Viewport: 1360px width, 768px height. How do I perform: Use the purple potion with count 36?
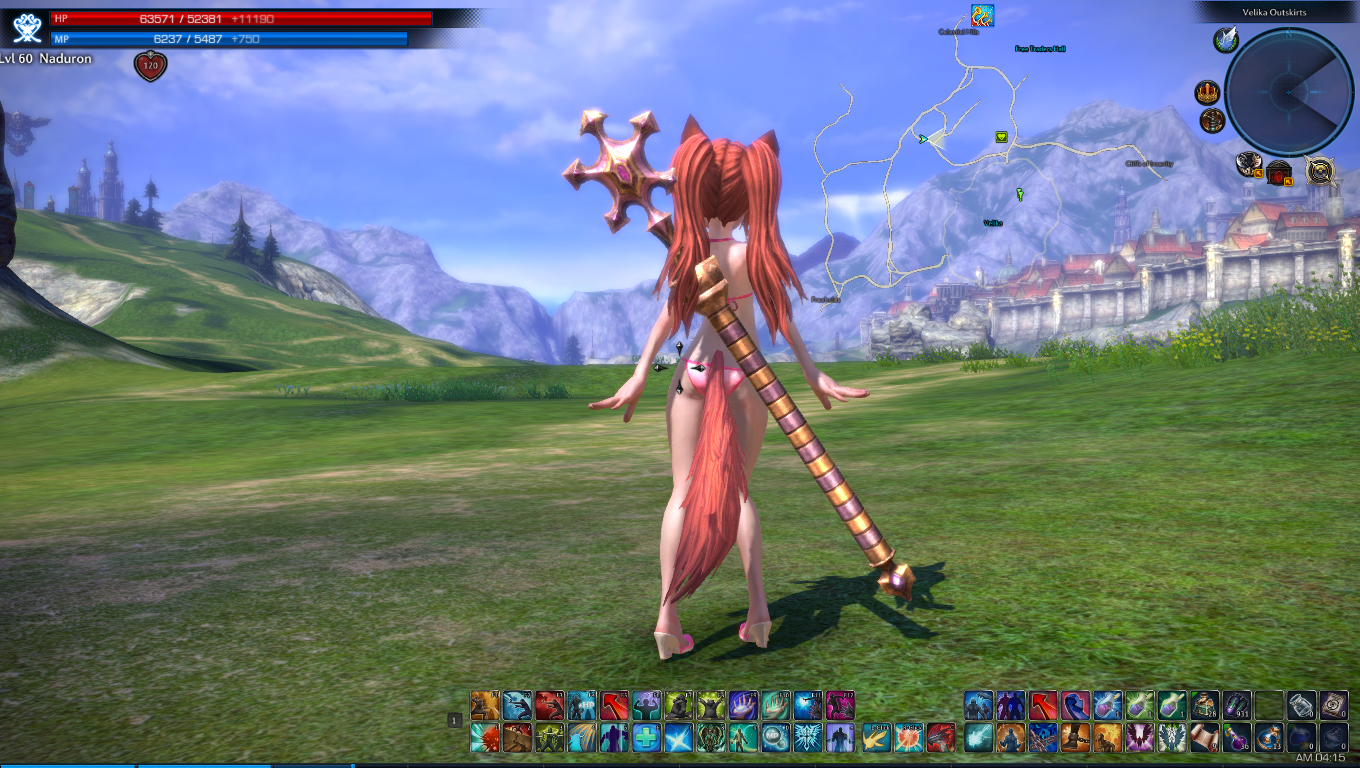click(1237, 738)
